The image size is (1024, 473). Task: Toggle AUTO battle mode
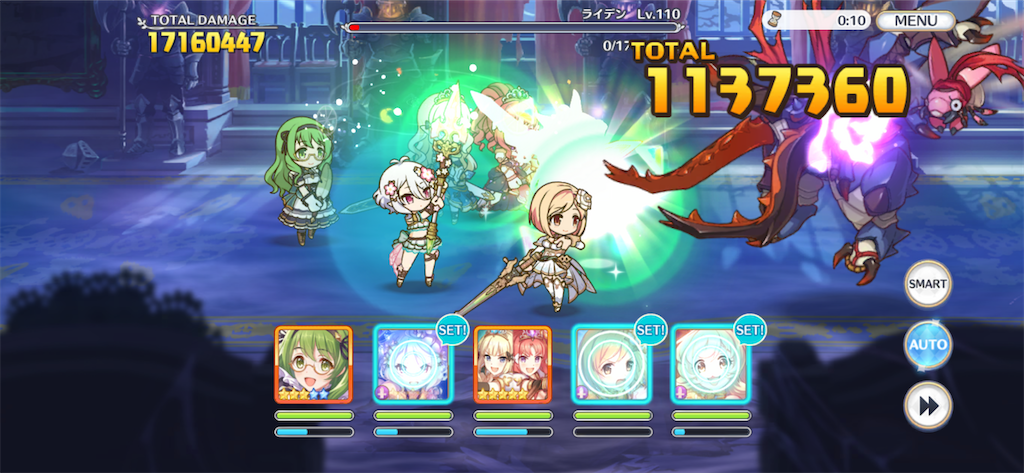[927, 345]
